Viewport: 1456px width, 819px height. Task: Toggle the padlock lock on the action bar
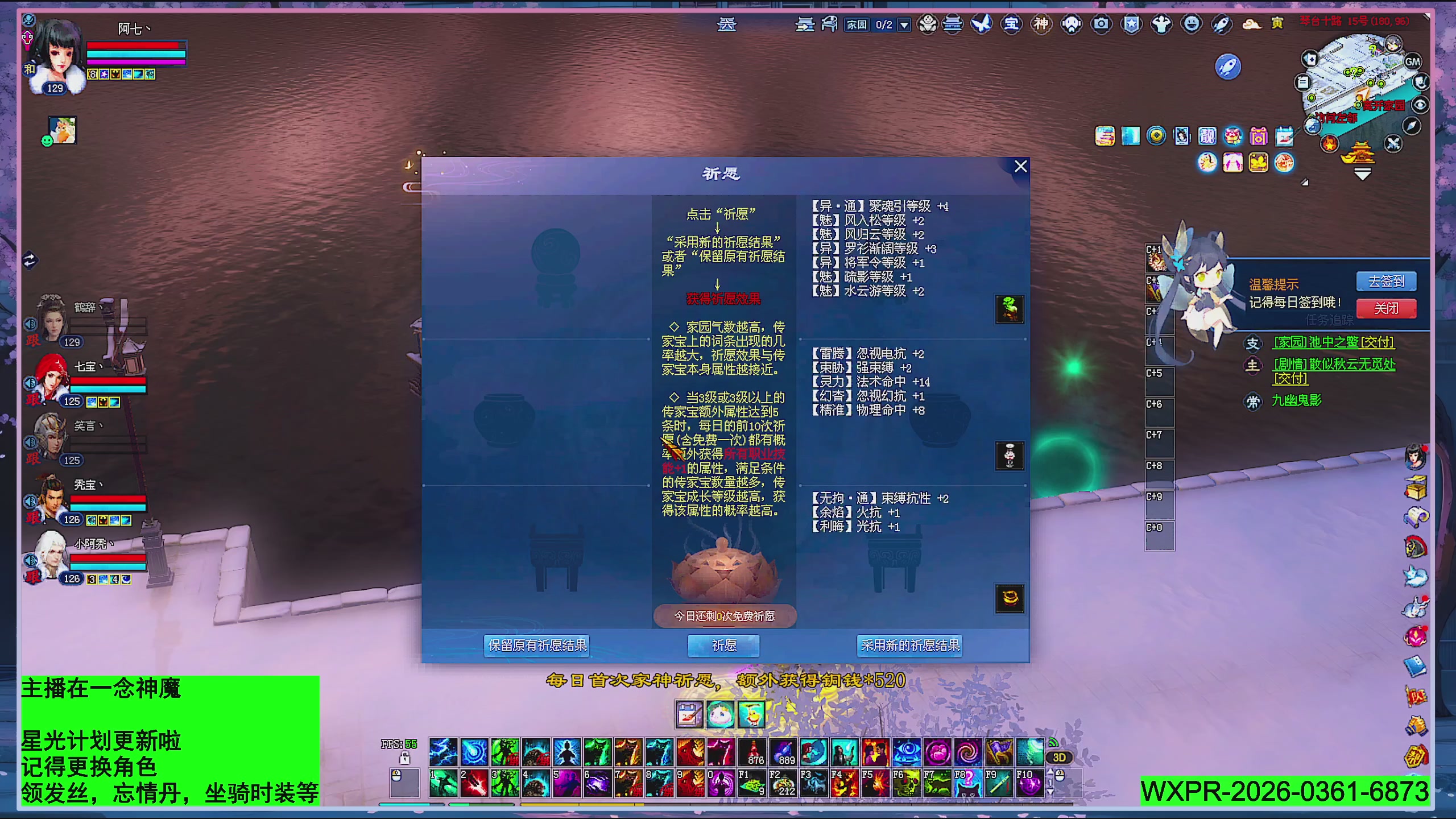click(405, 758)
